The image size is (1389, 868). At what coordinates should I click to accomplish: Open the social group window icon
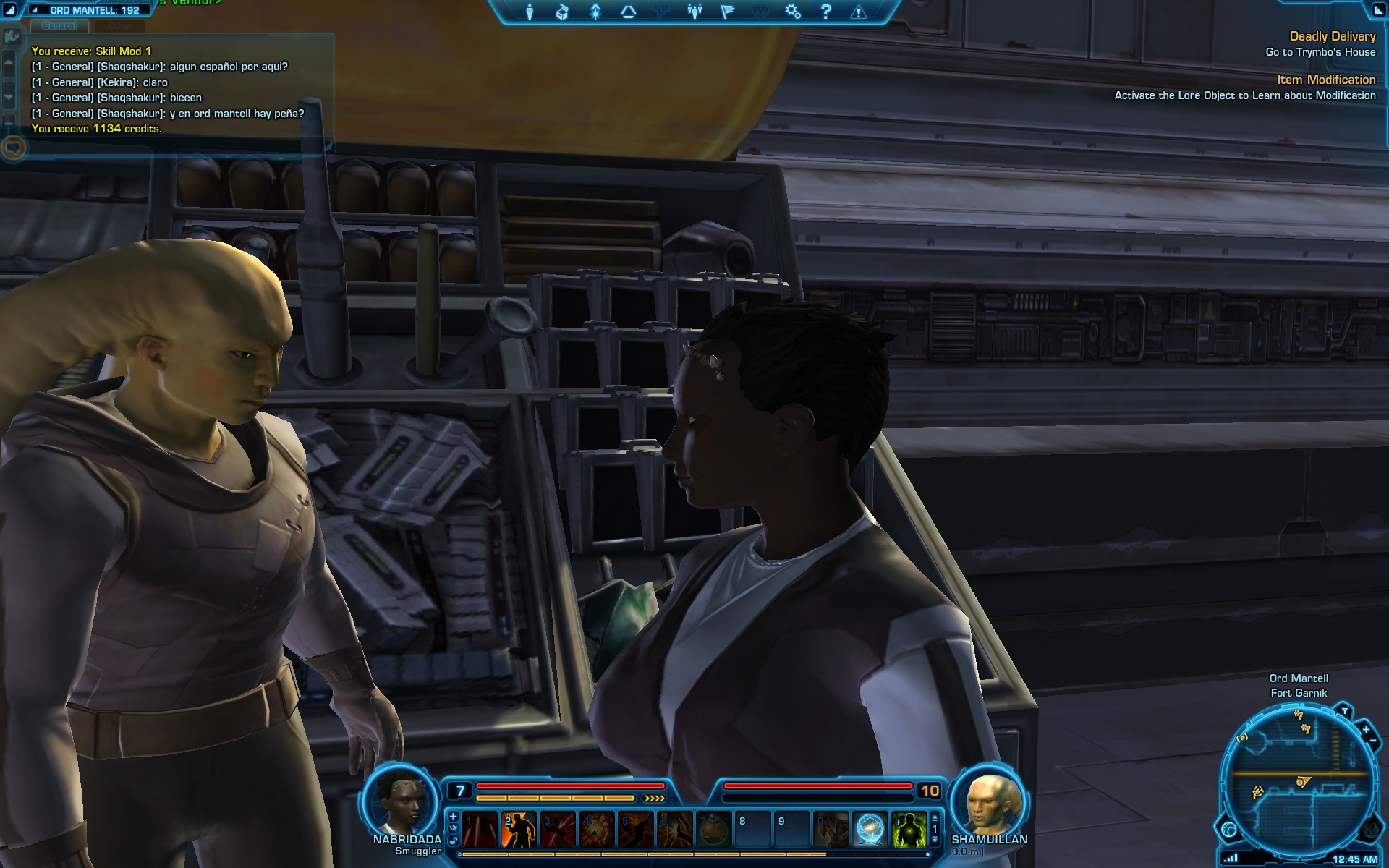click(x=694, y=12)
